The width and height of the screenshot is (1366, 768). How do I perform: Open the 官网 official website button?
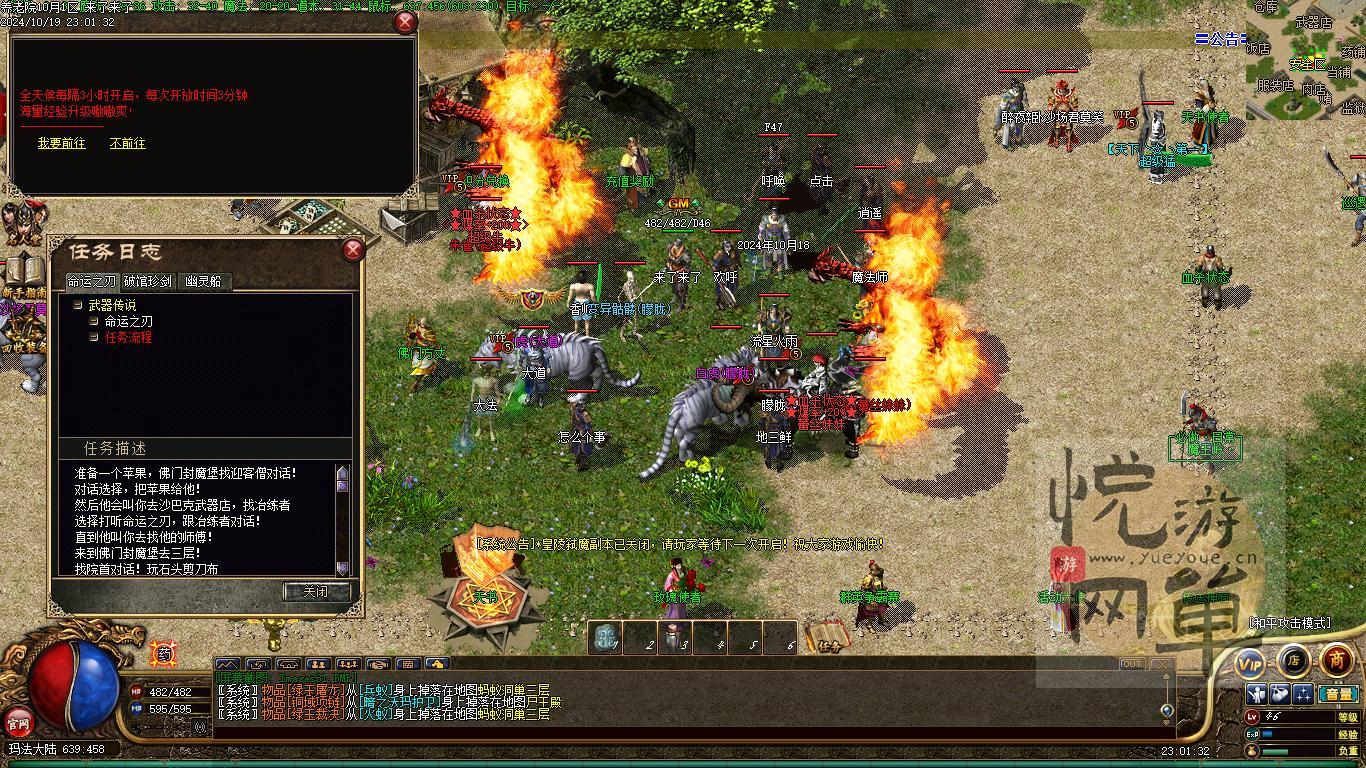pos(18,721)
